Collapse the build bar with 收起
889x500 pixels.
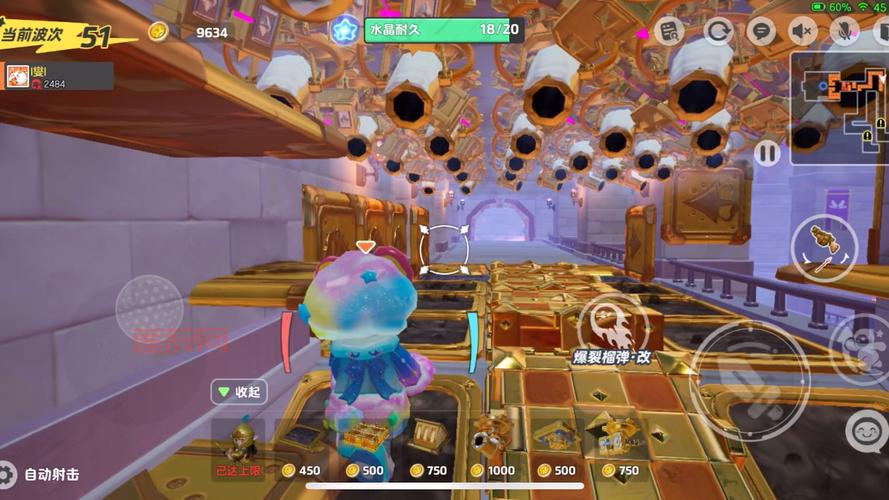pos(238,392)
